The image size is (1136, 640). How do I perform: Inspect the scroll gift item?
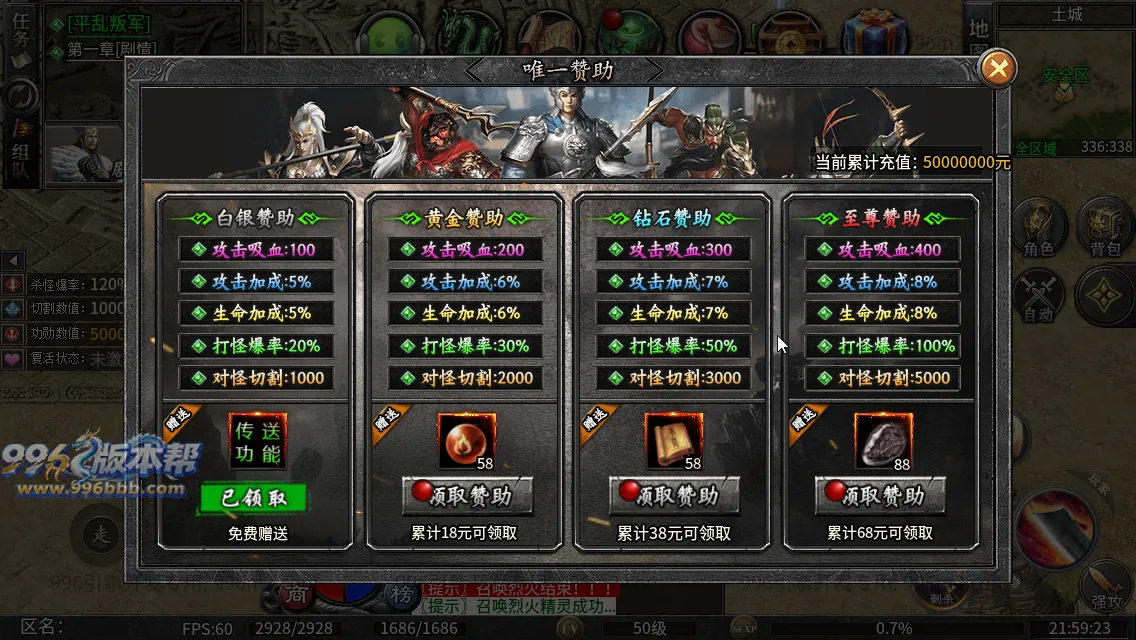pos(673,441)
